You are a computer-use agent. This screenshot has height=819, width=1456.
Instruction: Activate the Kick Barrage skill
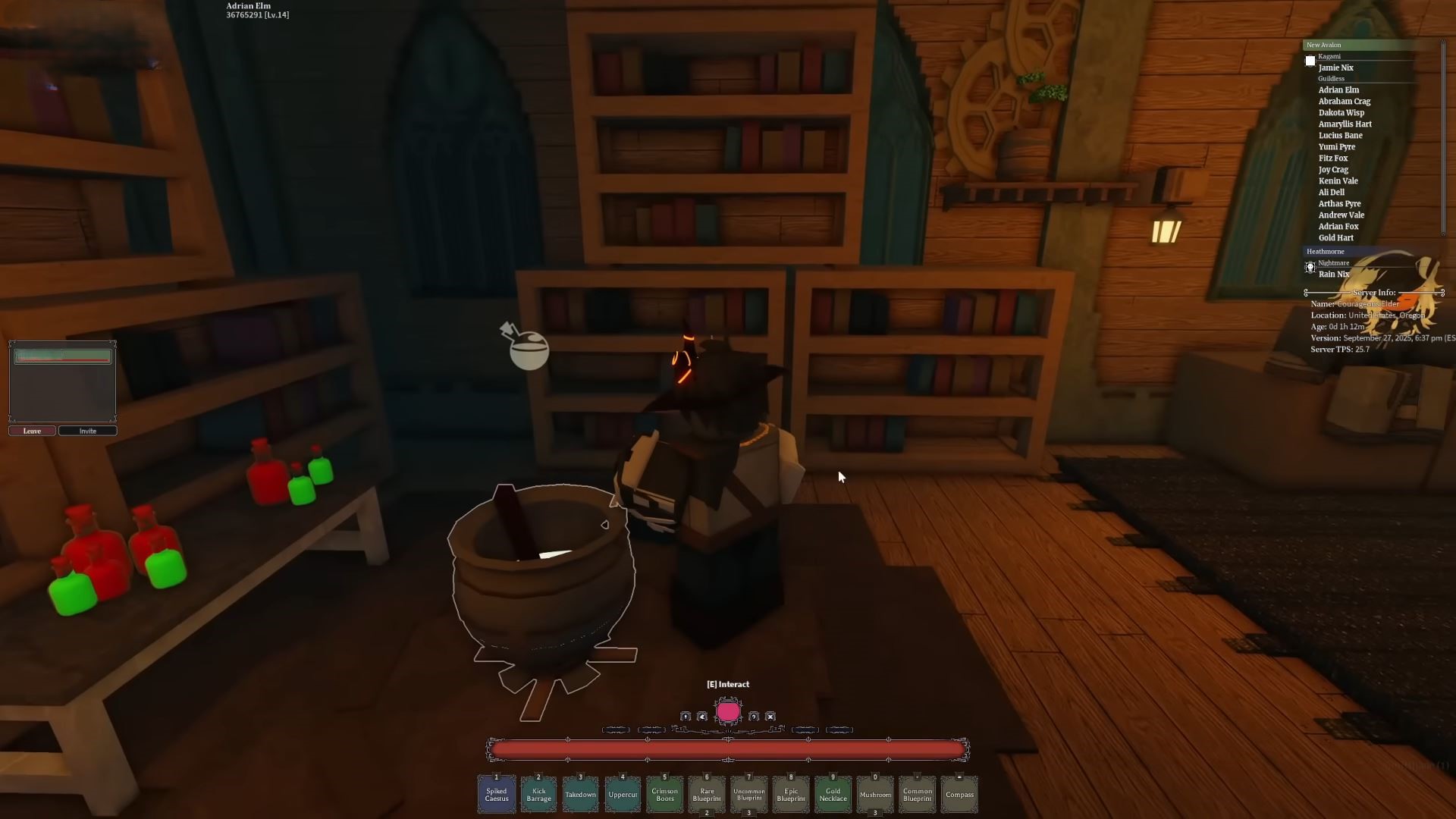[x=538, y=794]
